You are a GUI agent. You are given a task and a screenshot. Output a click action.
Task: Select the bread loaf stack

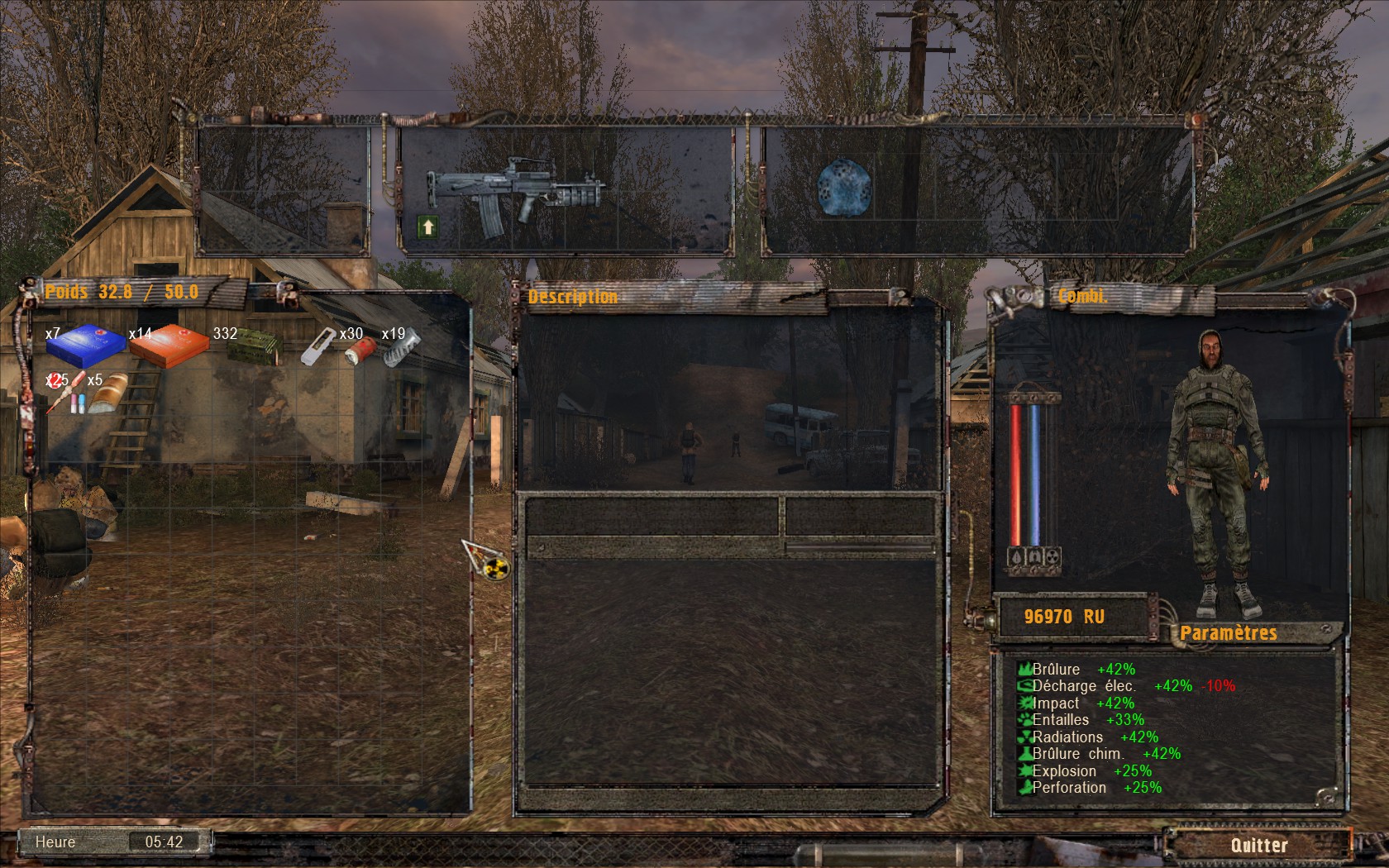tap(107, 393)
